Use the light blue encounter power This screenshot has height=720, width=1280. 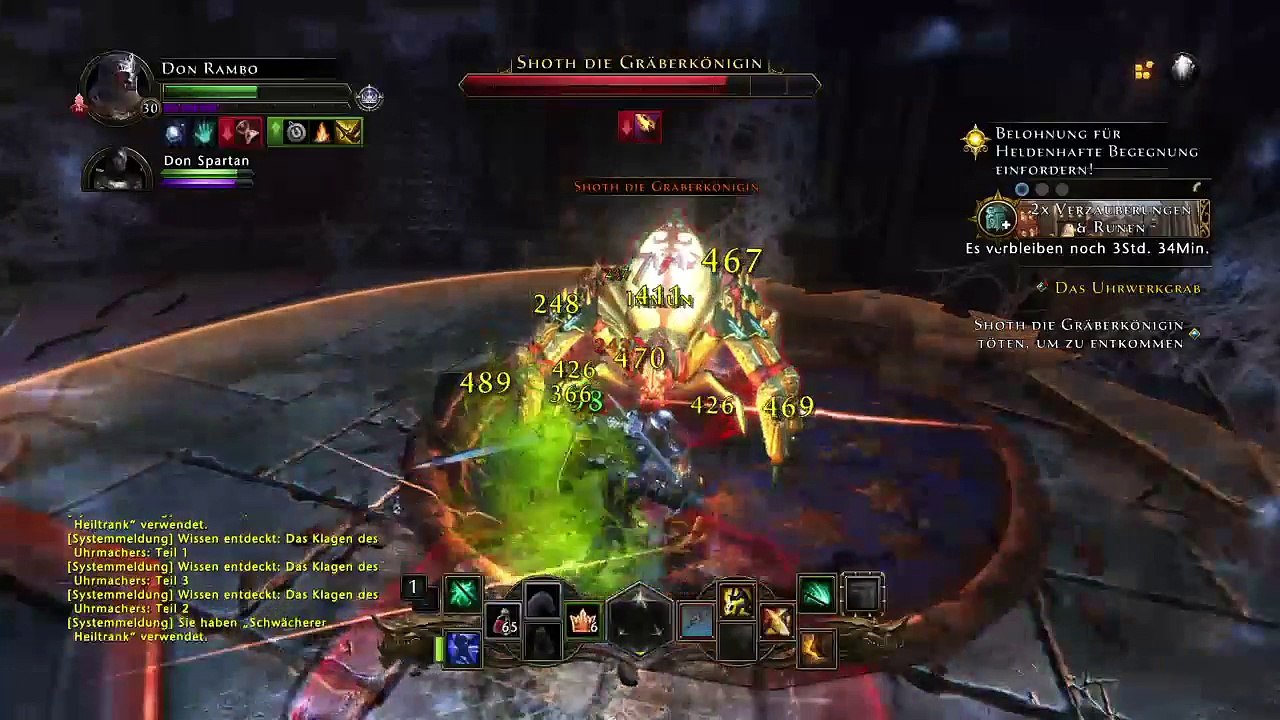click(697, 621)
